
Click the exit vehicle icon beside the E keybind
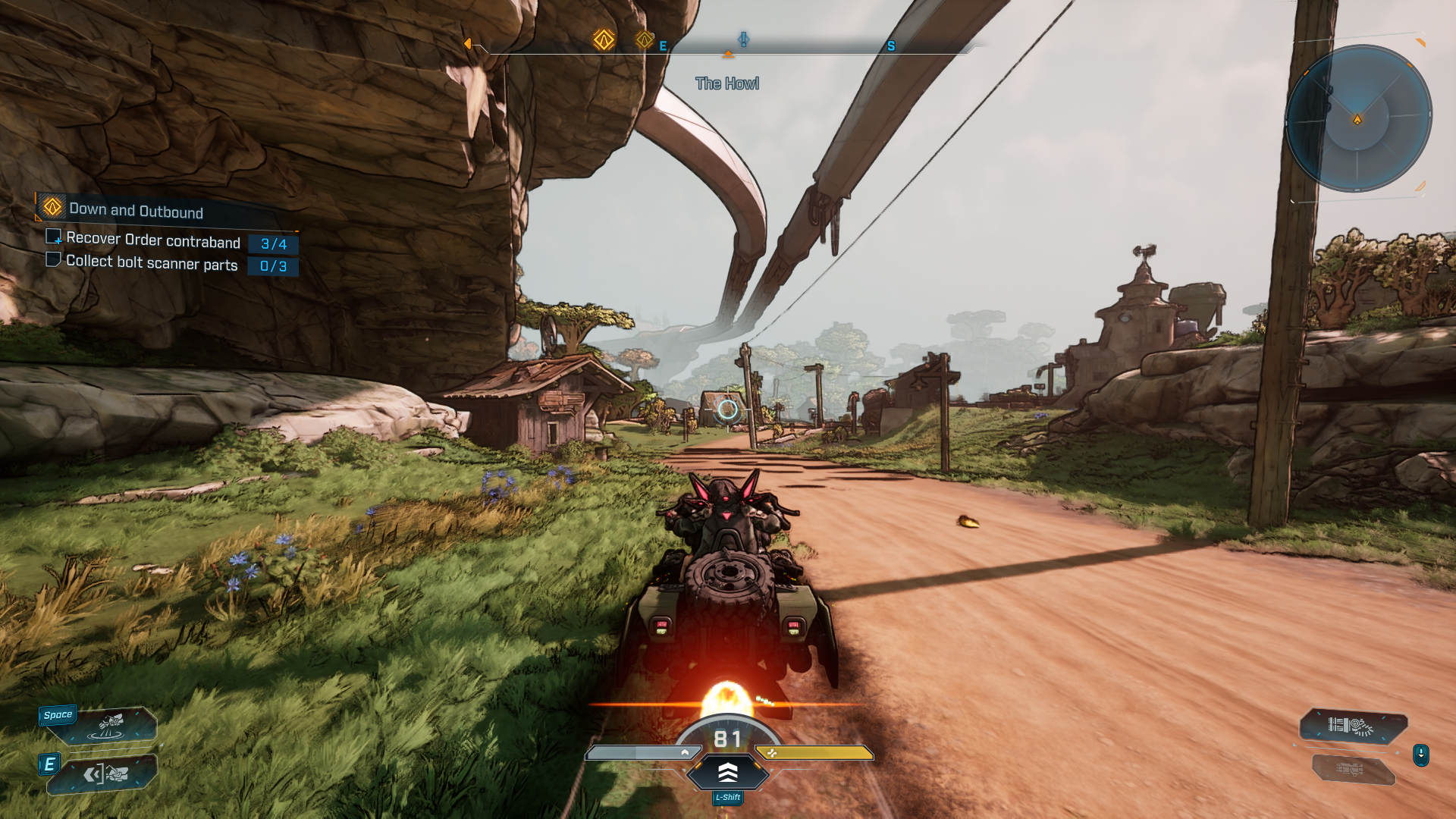pyautogui.click(x=106, y=774)
